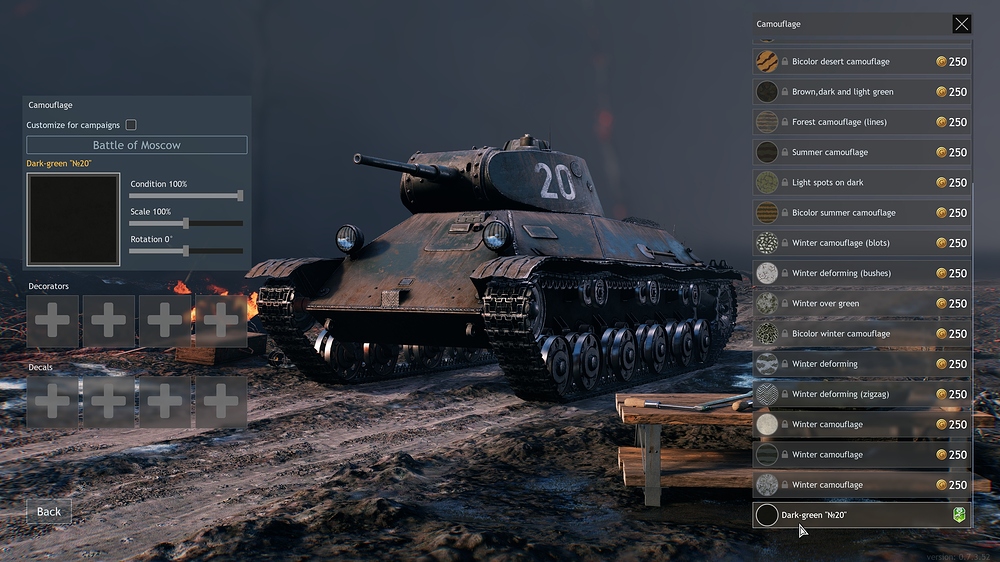The width and height of the screenshot is (1000, 562).
Task: Select the Summer camouflage entry
Action: pos(861,152)
